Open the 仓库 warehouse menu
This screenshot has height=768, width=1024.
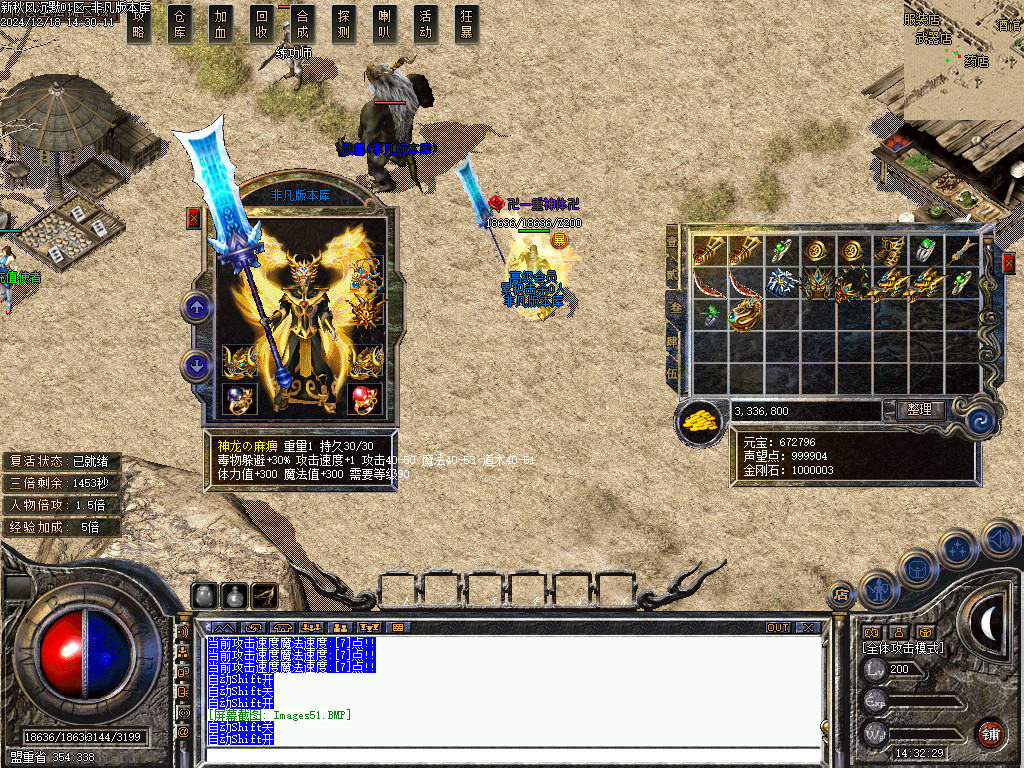coord(180,24)
